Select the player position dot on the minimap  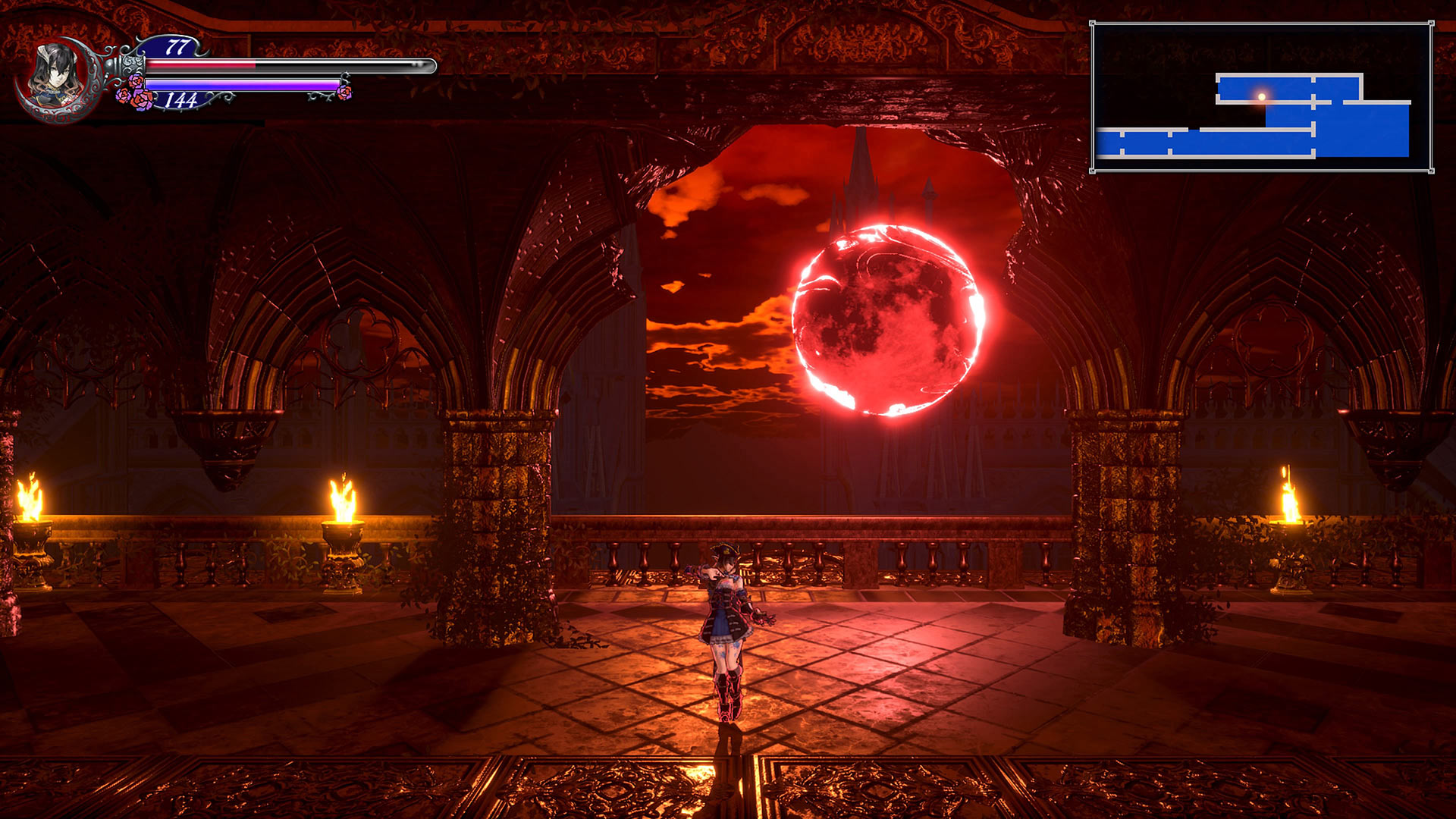1261,95
